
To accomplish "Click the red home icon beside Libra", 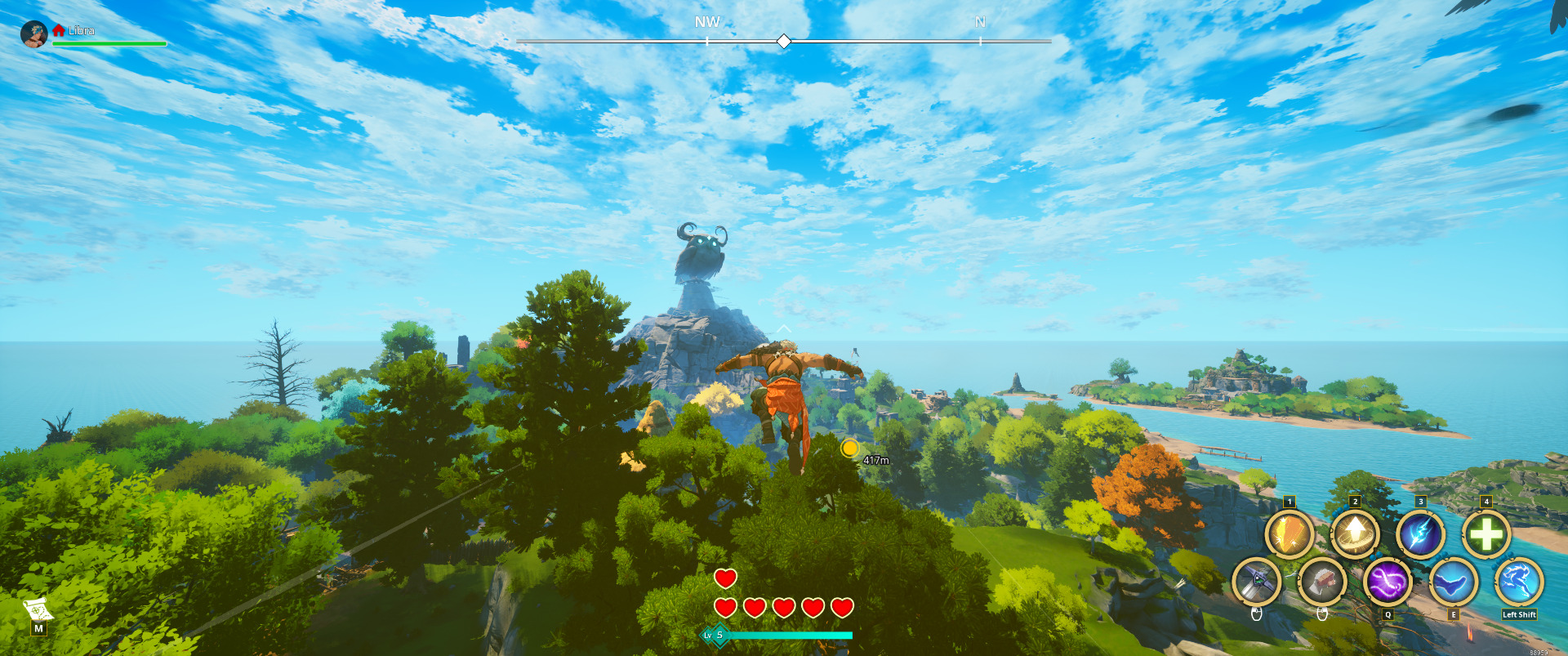I will click(x=59, y=30).
